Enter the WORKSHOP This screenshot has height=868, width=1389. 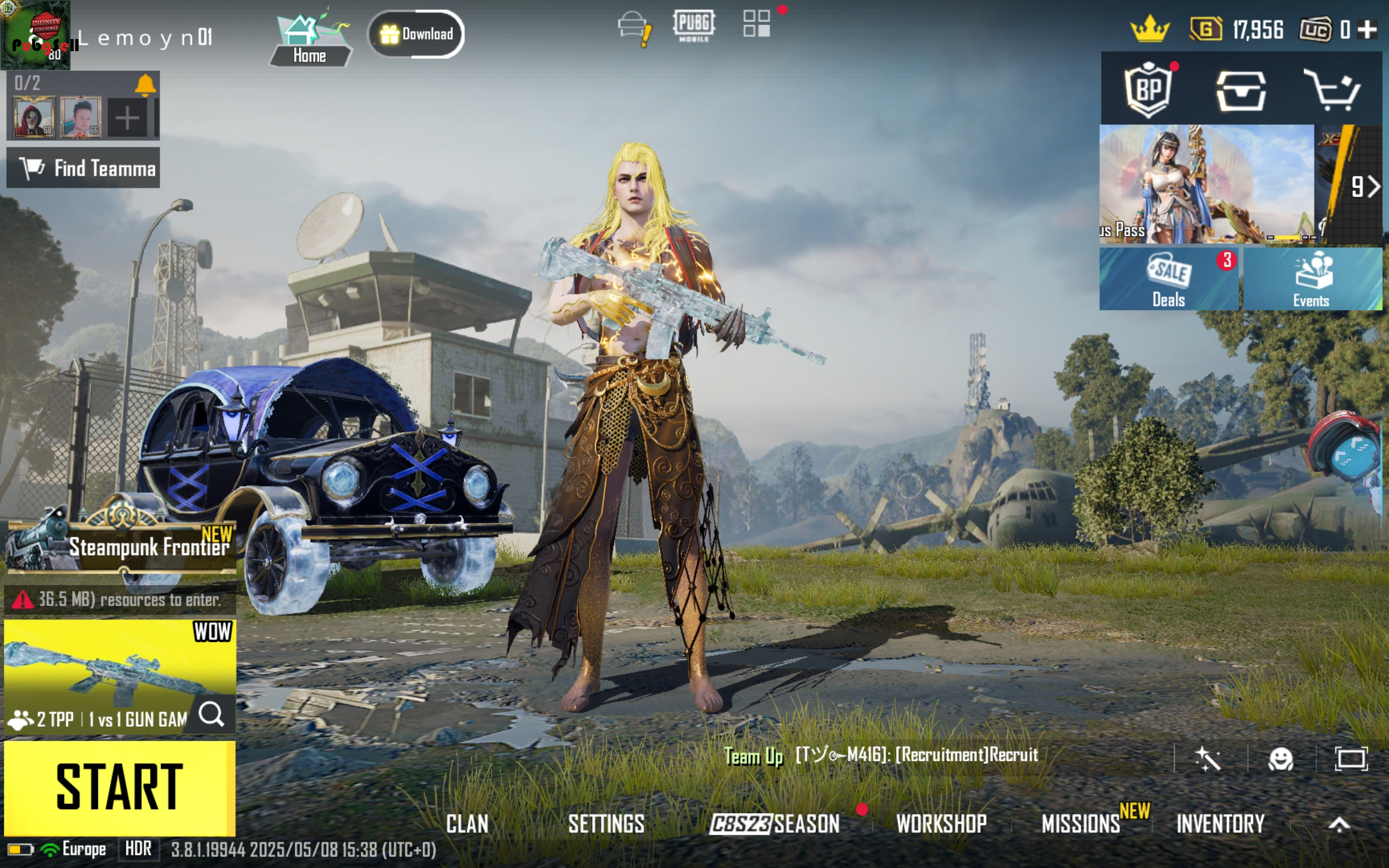(x=941, y=824)
